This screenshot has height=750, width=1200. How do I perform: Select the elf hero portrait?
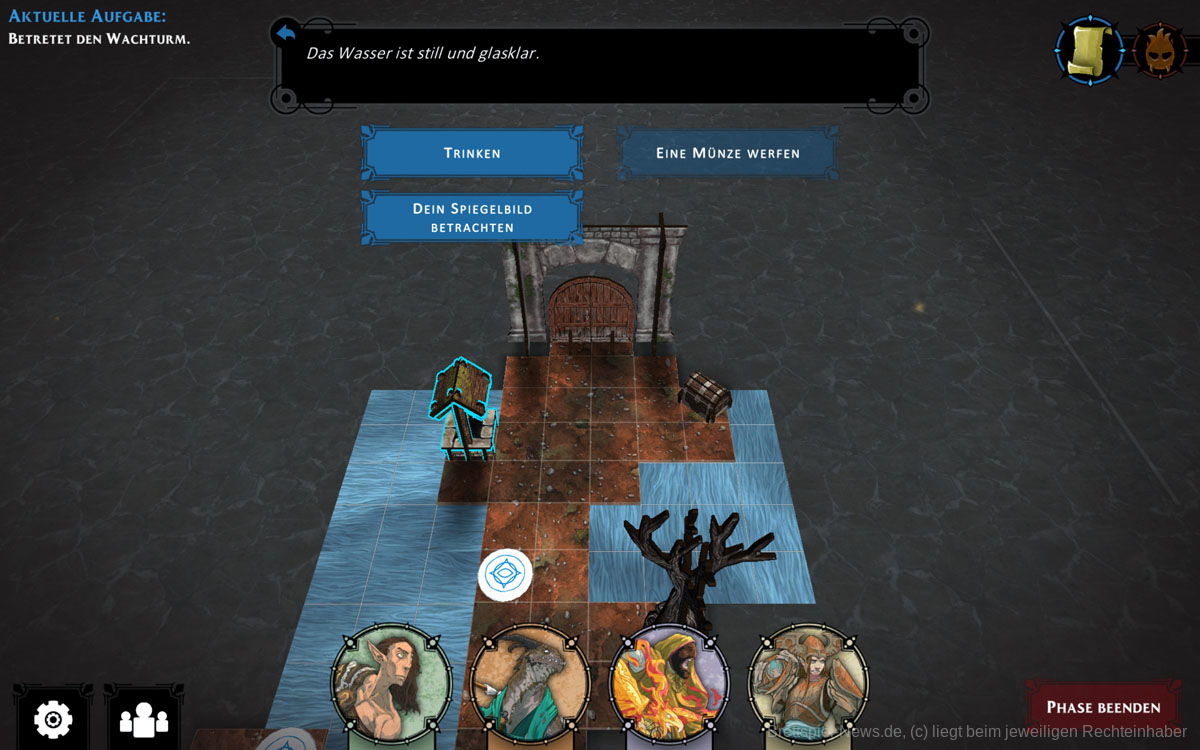[392, 684]
